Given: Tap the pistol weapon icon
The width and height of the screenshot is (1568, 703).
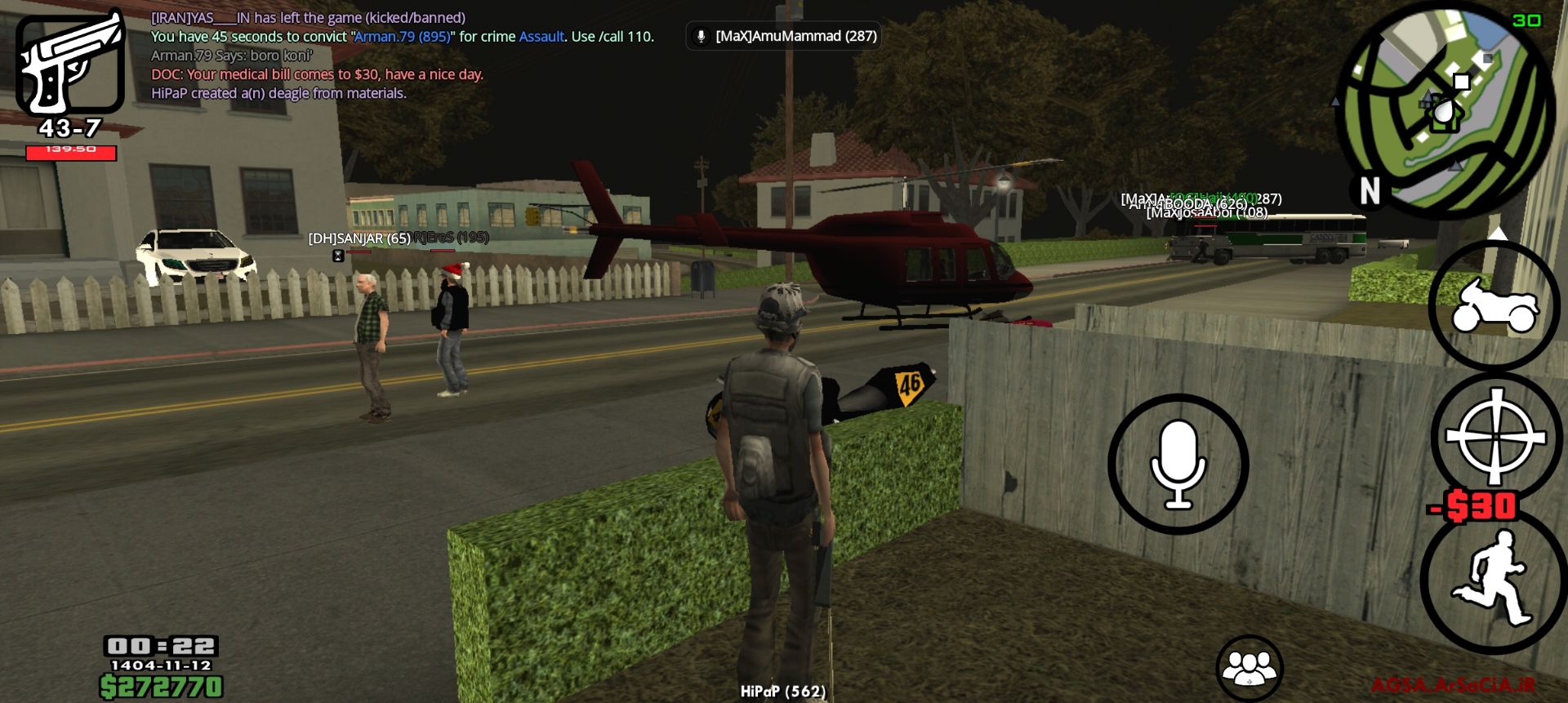Looking at the screenshot, I should coord(70,64).
